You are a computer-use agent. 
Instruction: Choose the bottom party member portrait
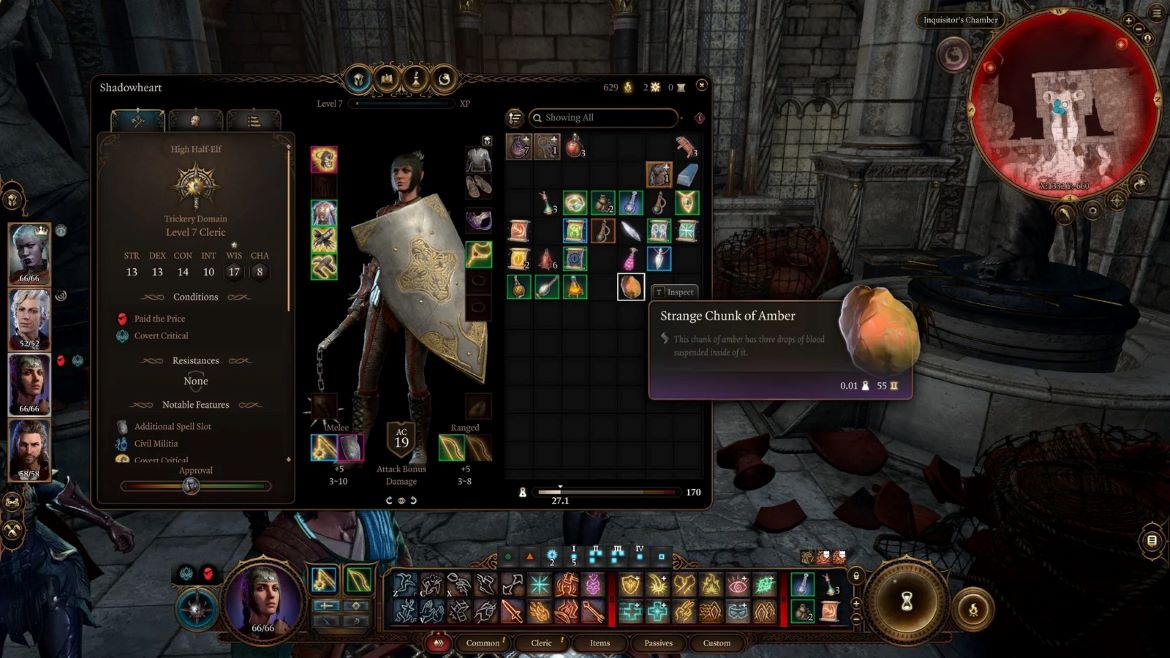[29, 449]
